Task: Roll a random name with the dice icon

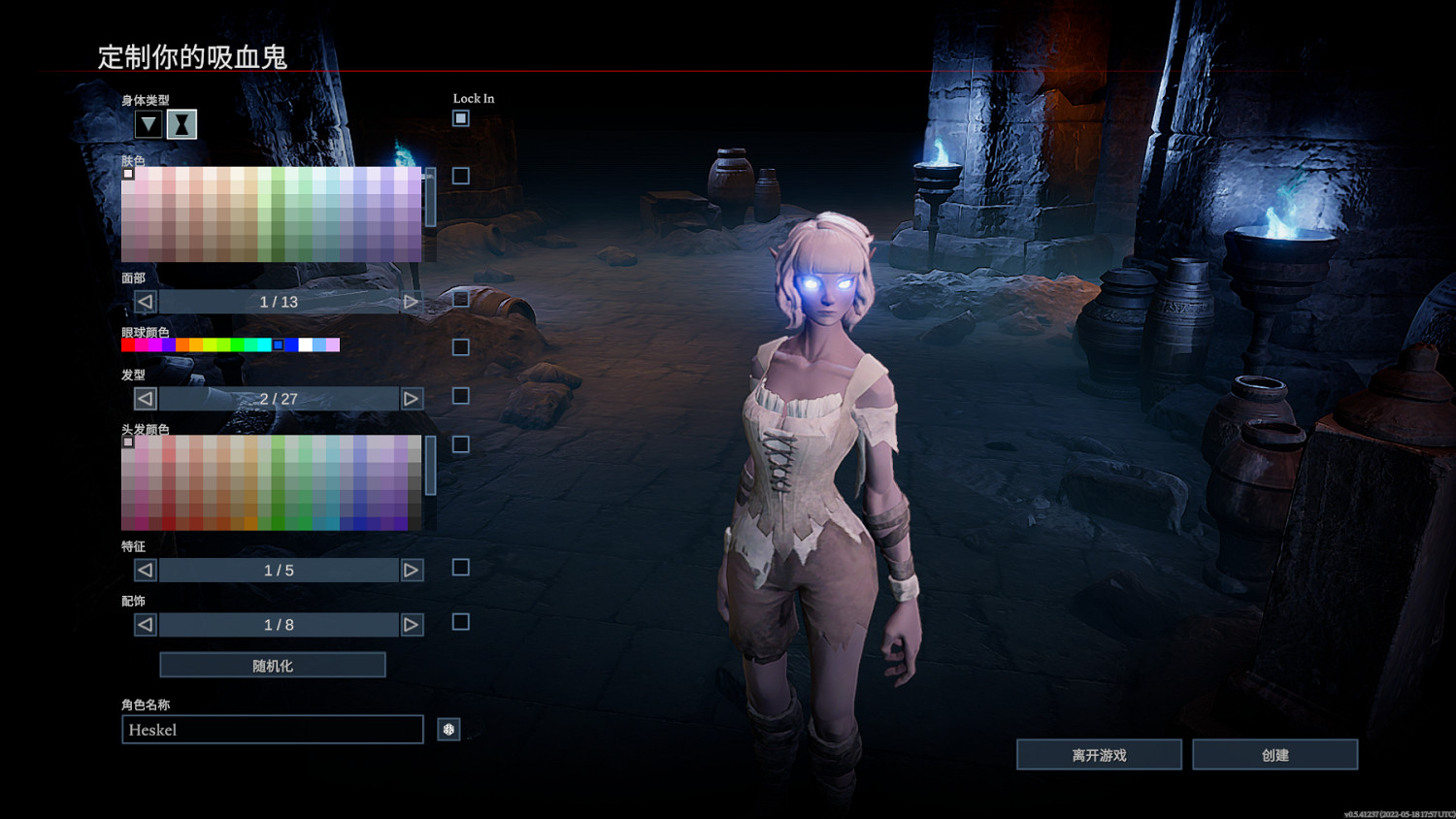Action: point(448,730)
